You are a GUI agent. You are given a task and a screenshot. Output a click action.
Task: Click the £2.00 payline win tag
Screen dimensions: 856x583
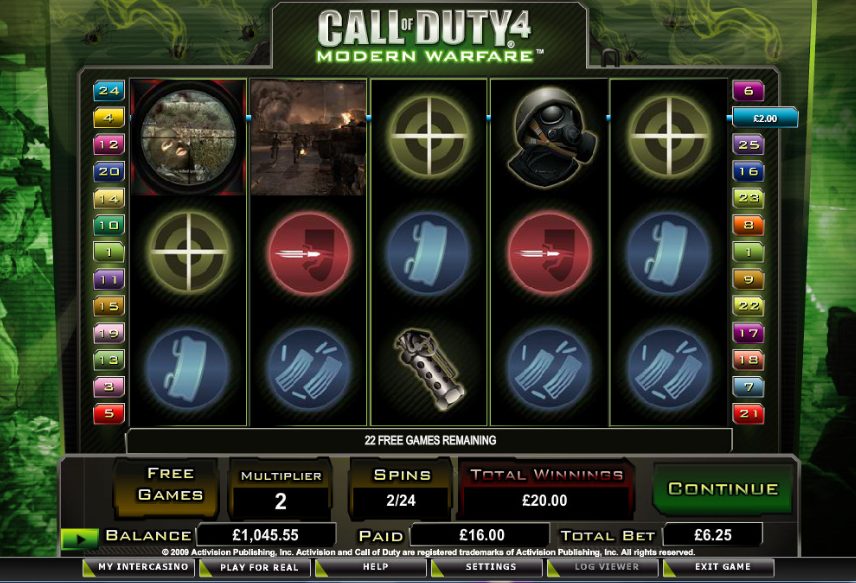[765, 118]
